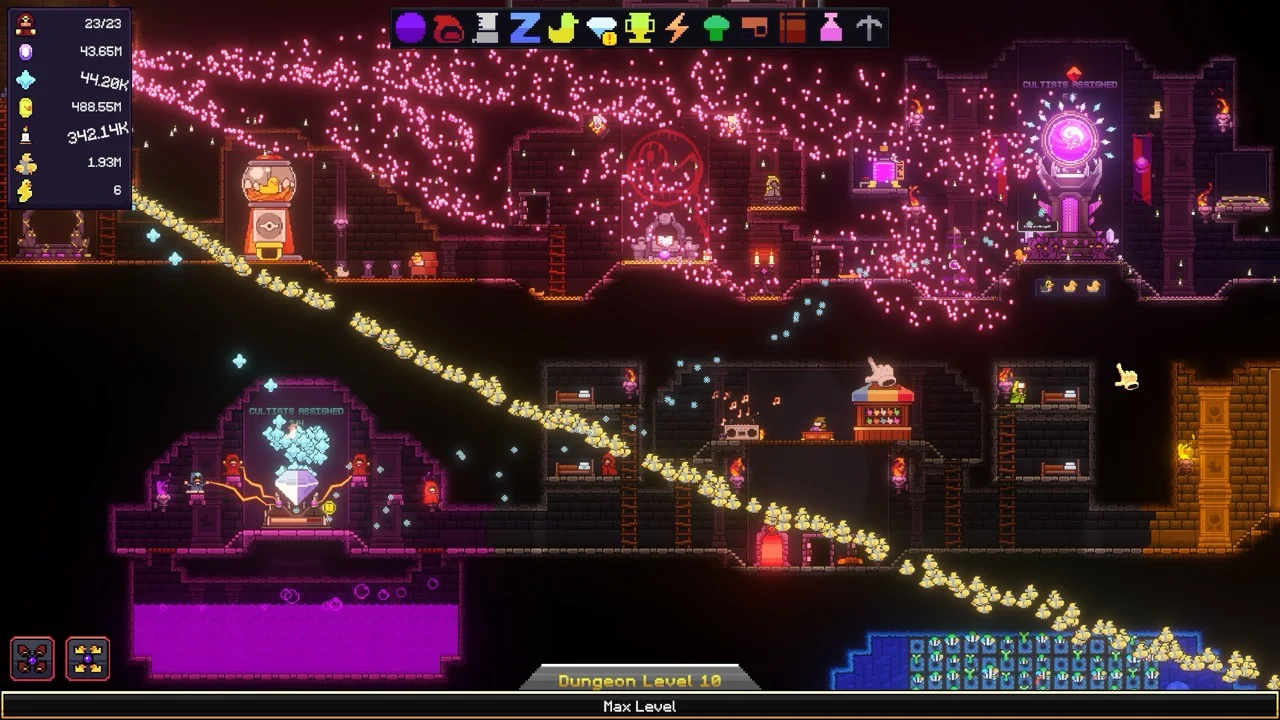Select the brown pistol icon

coord(754,28)
